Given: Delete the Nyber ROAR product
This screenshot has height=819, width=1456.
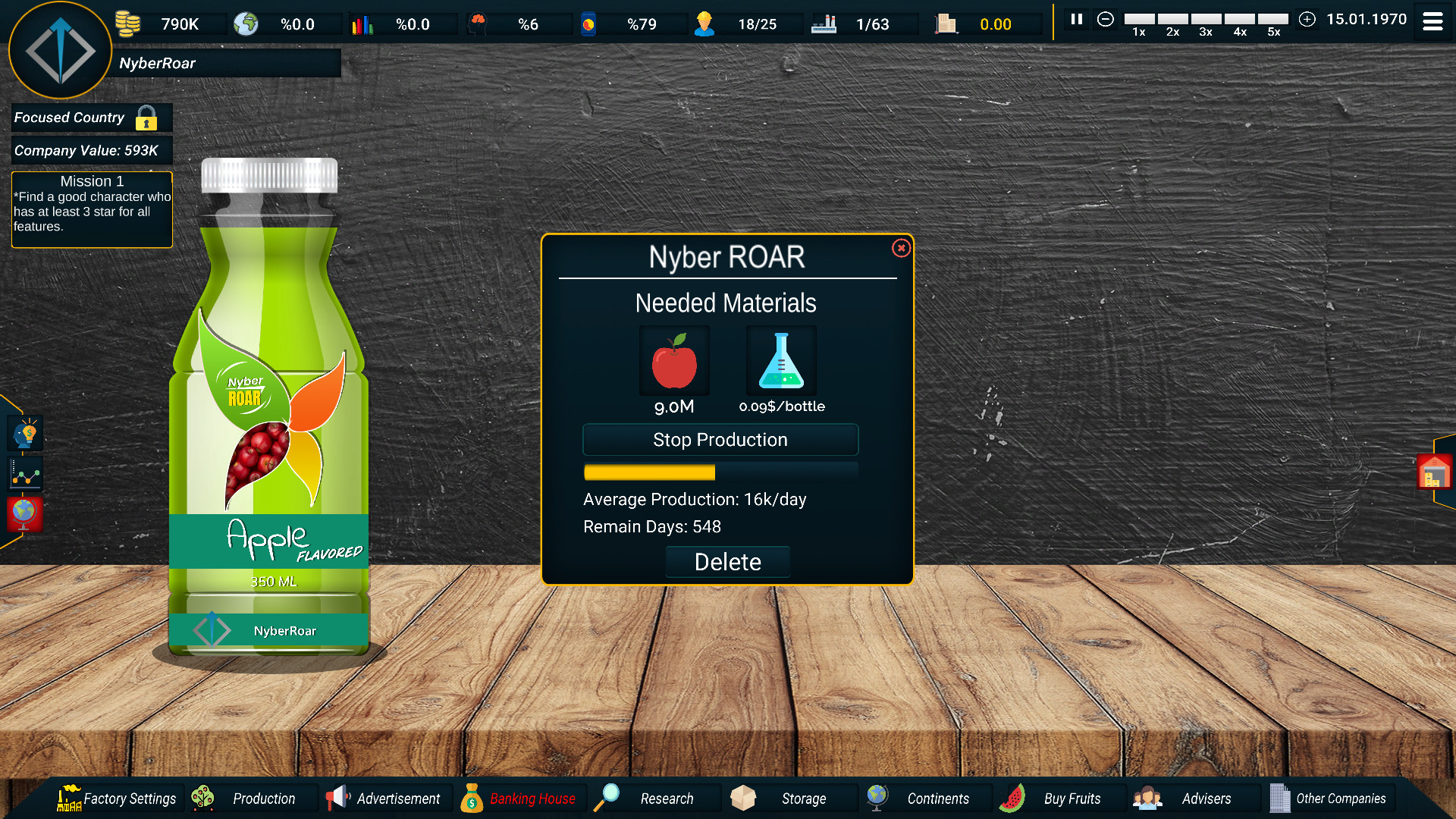Looking at the screenshot, I should [x=727, y=562].
